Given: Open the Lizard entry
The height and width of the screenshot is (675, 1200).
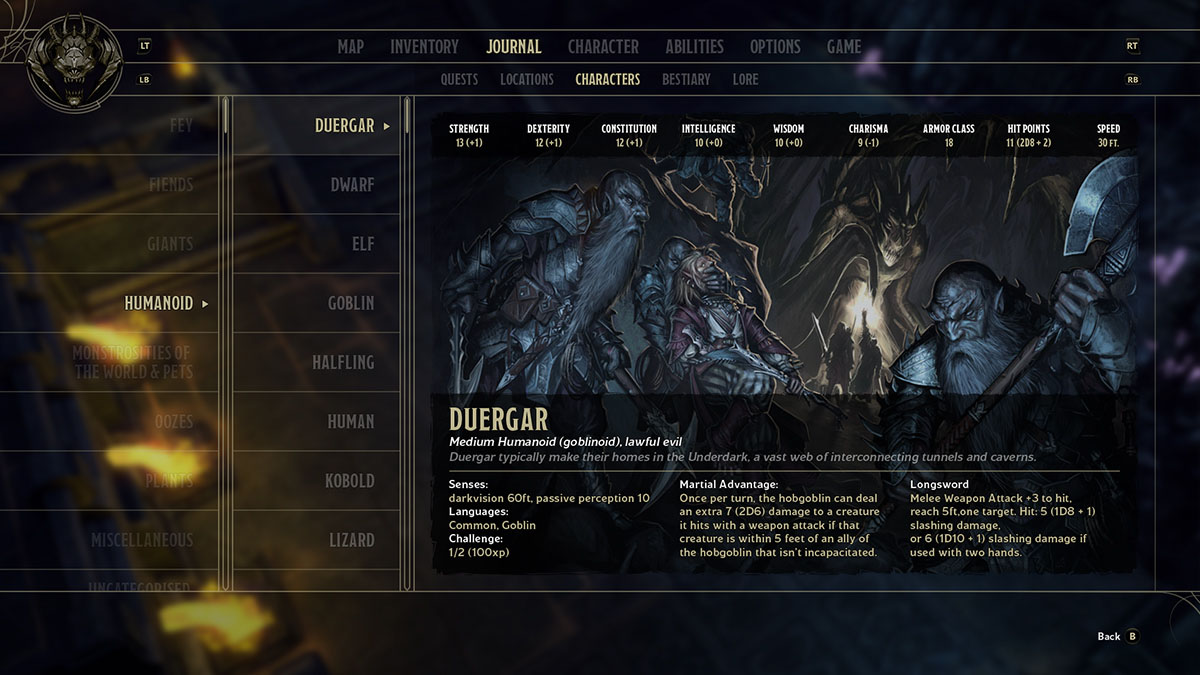Looking at the screenshot, I should pos(352,540).
